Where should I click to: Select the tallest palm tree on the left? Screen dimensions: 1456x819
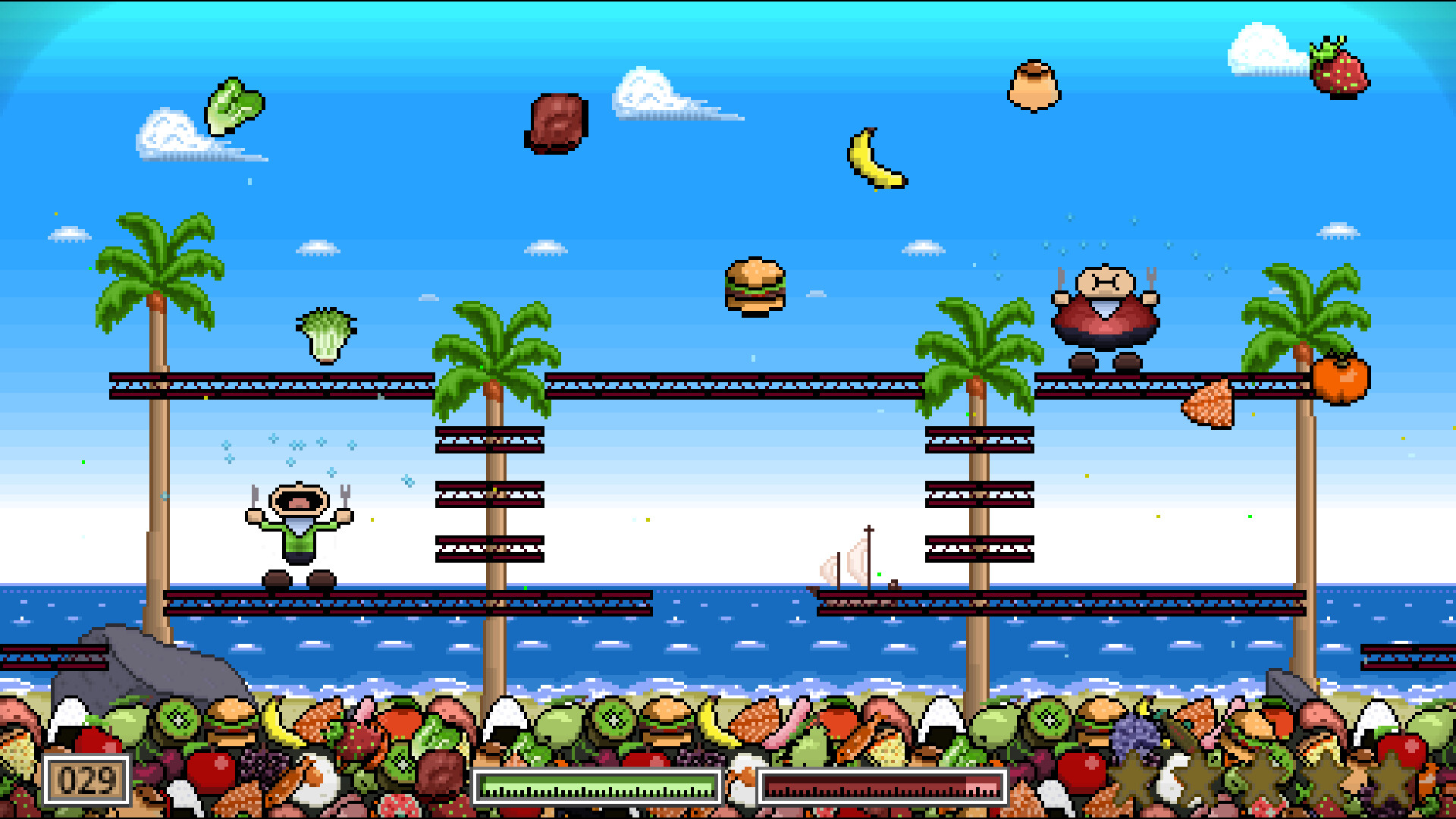pos(155,265)
